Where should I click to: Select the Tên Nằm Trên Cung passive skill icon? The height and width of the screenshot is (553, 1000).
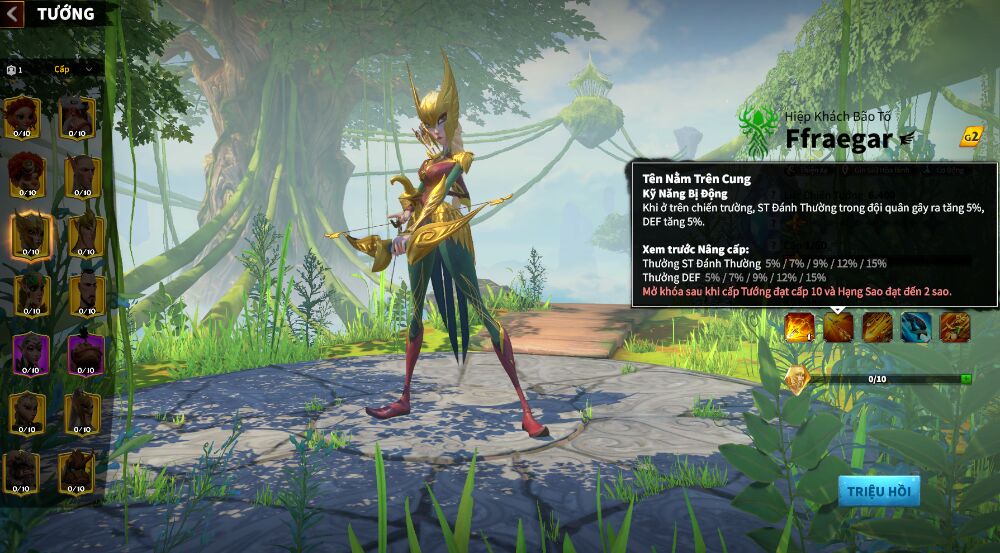(838, 327)
